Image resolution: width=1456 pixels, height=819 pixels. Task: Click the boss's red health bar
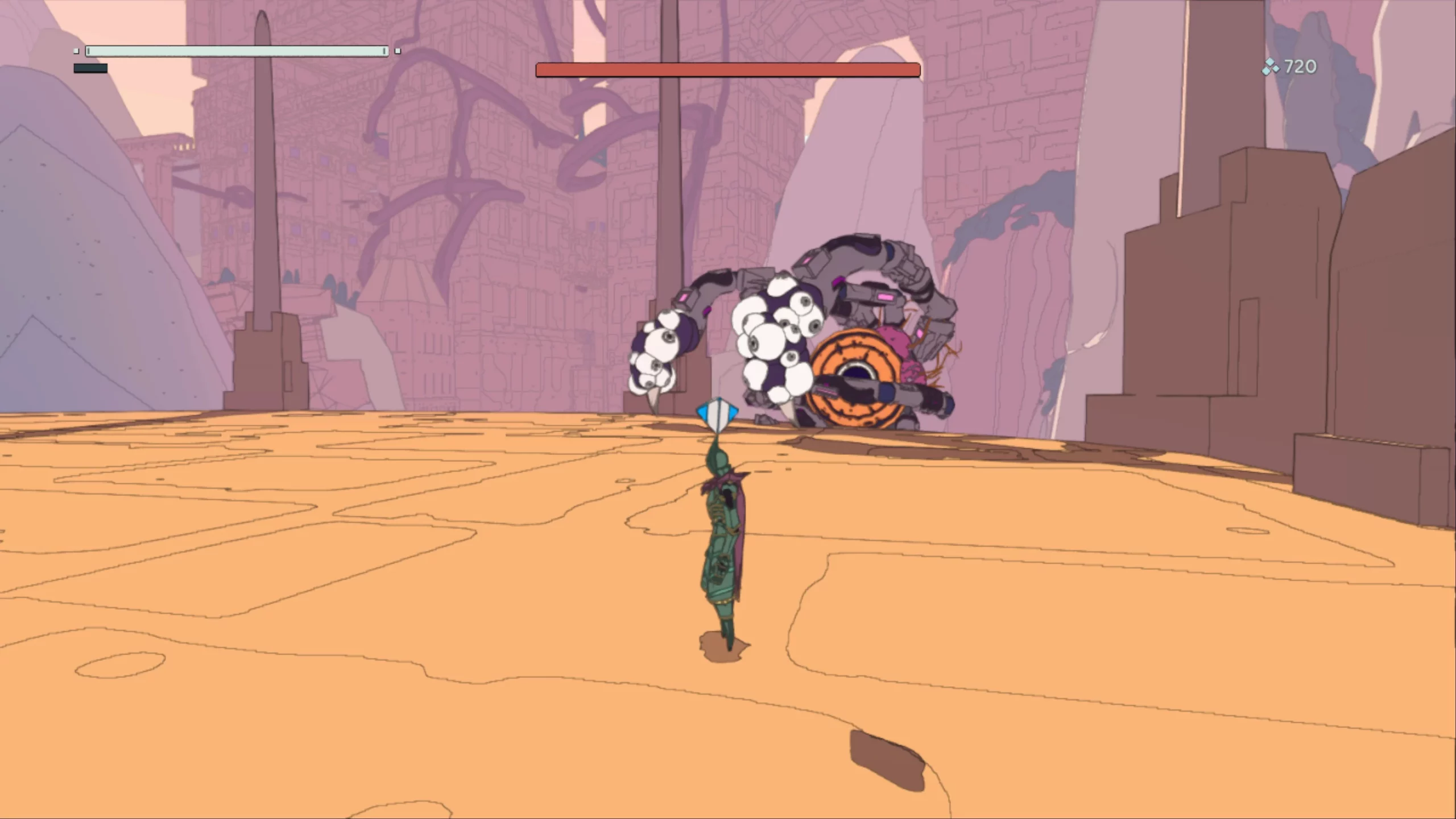[x=728, y=69]
